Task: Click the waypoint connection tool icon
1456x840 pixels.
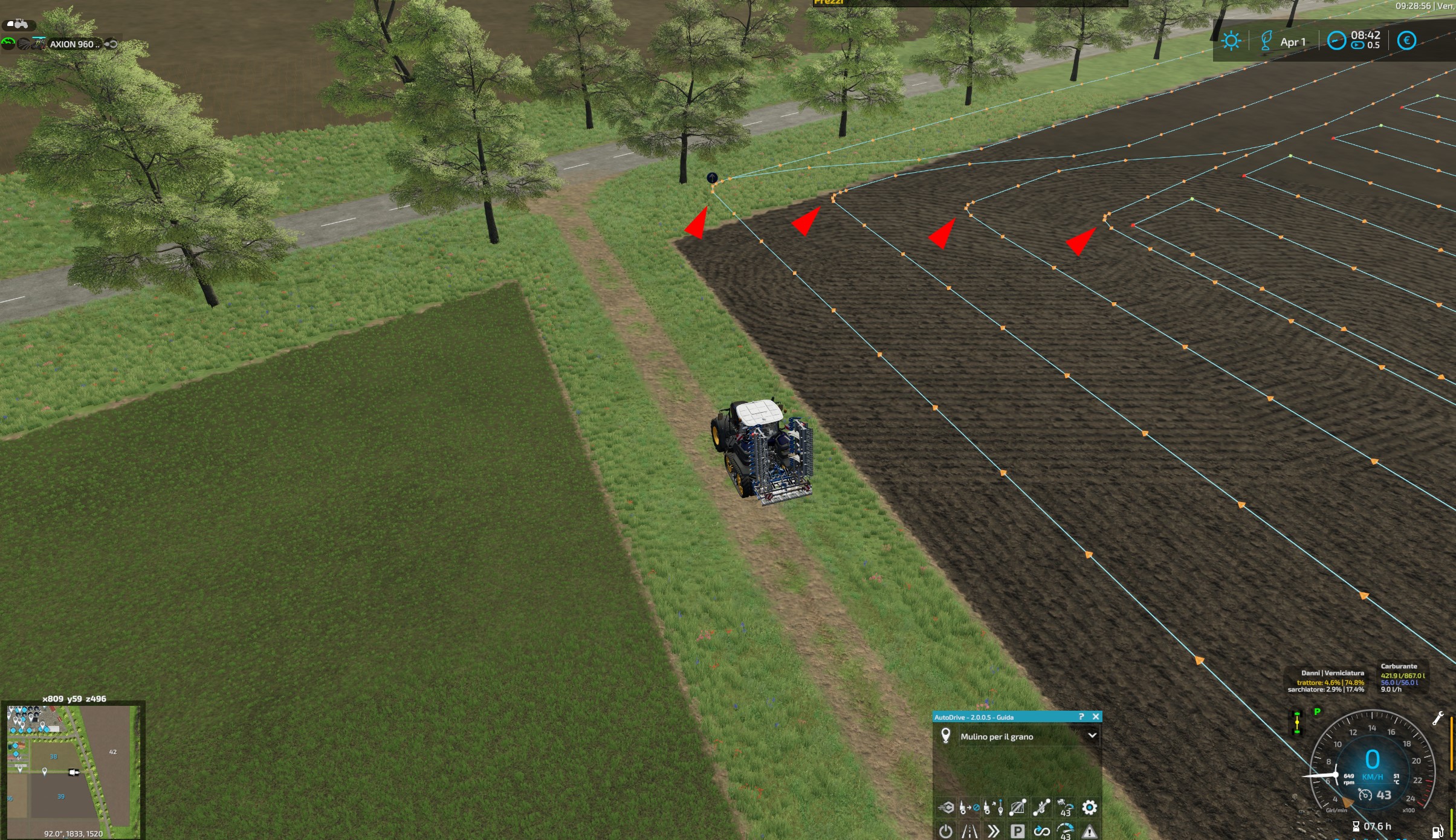Action: click(1042, 807)
